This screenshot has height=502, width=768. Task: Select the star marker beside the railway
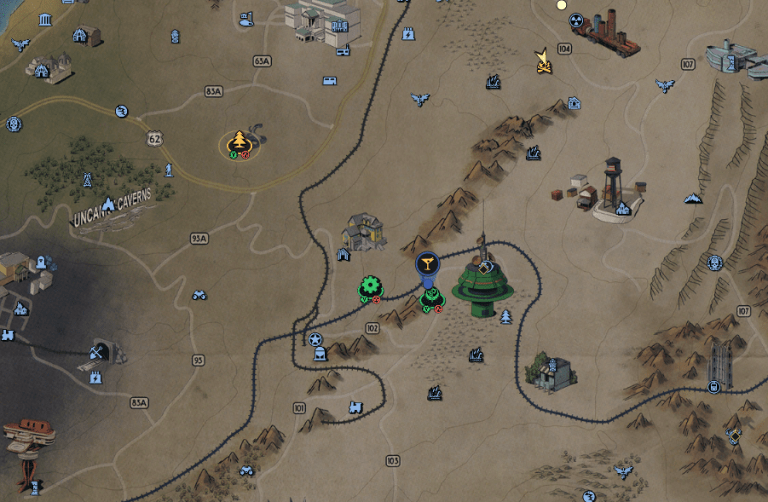point(315,339)
